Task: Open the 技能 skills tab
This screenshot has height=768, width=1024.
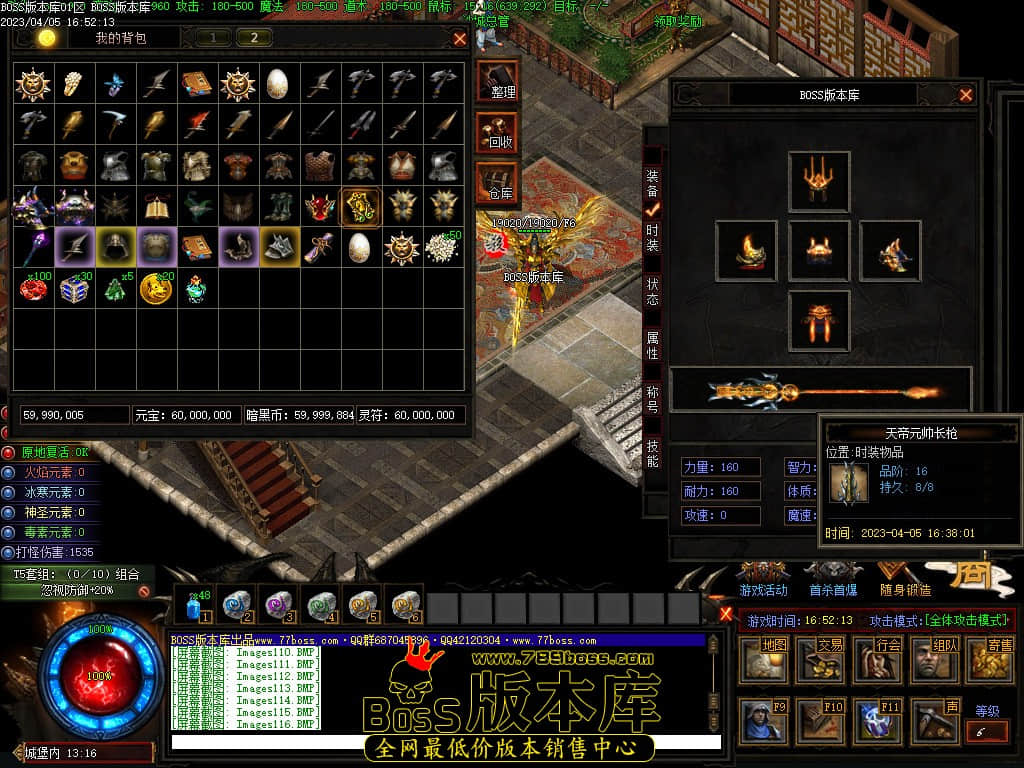Action: tap(653, 453)
